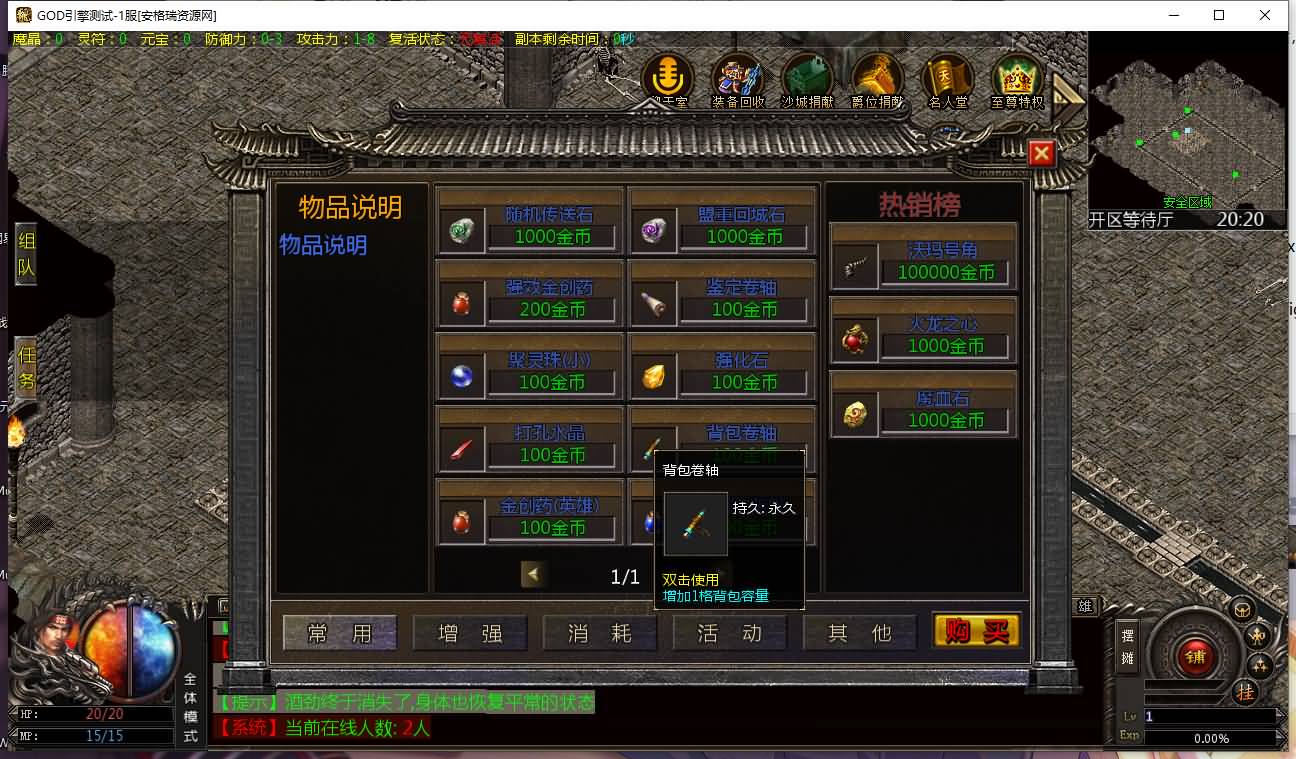Select 沃玛号角 from the hot-sale list
The height and width of the screenshot is (759, 1296).
tap(923, 260)
